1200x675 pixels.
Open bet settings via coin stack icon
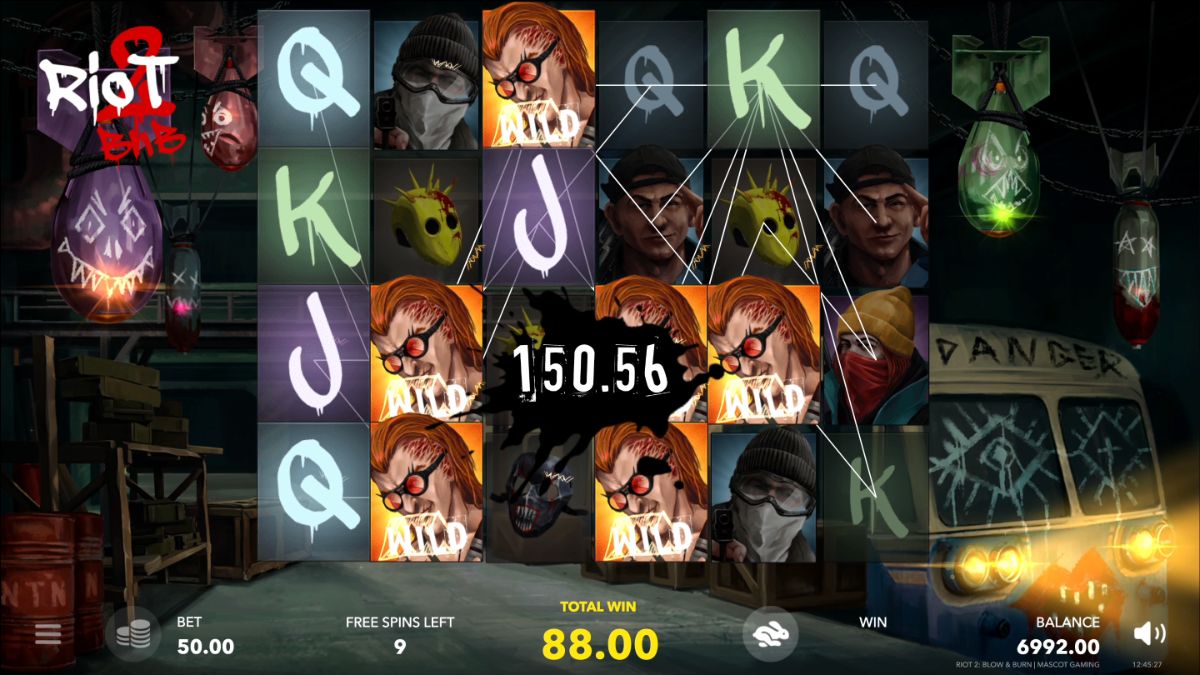pyautogui.click(x=134, y=634)
